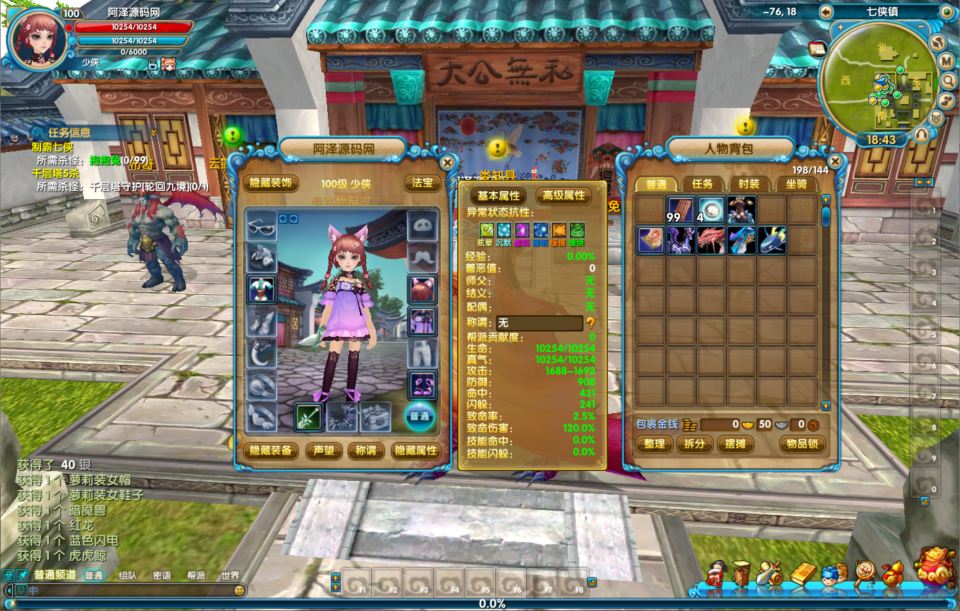This screenshot has width=960, height=611.
Task: Switch to the 任务 bag tab
Action: [702, 184]
